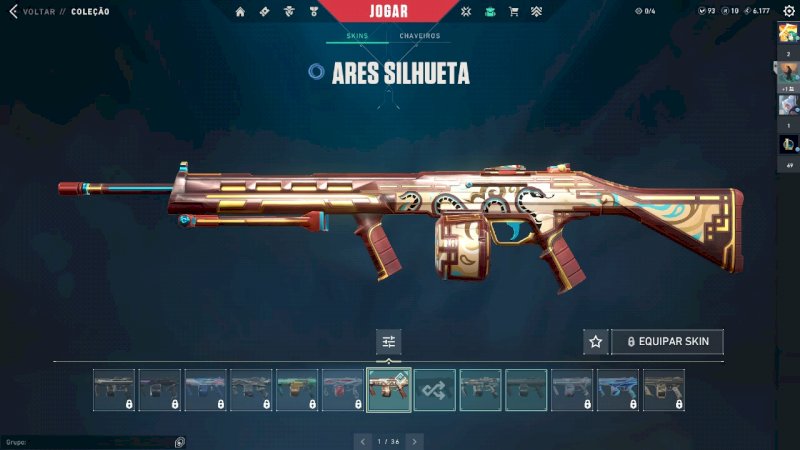Switch to the Skins tab
The height and width of the screenshot is (450, 800).
pos(357,36)
